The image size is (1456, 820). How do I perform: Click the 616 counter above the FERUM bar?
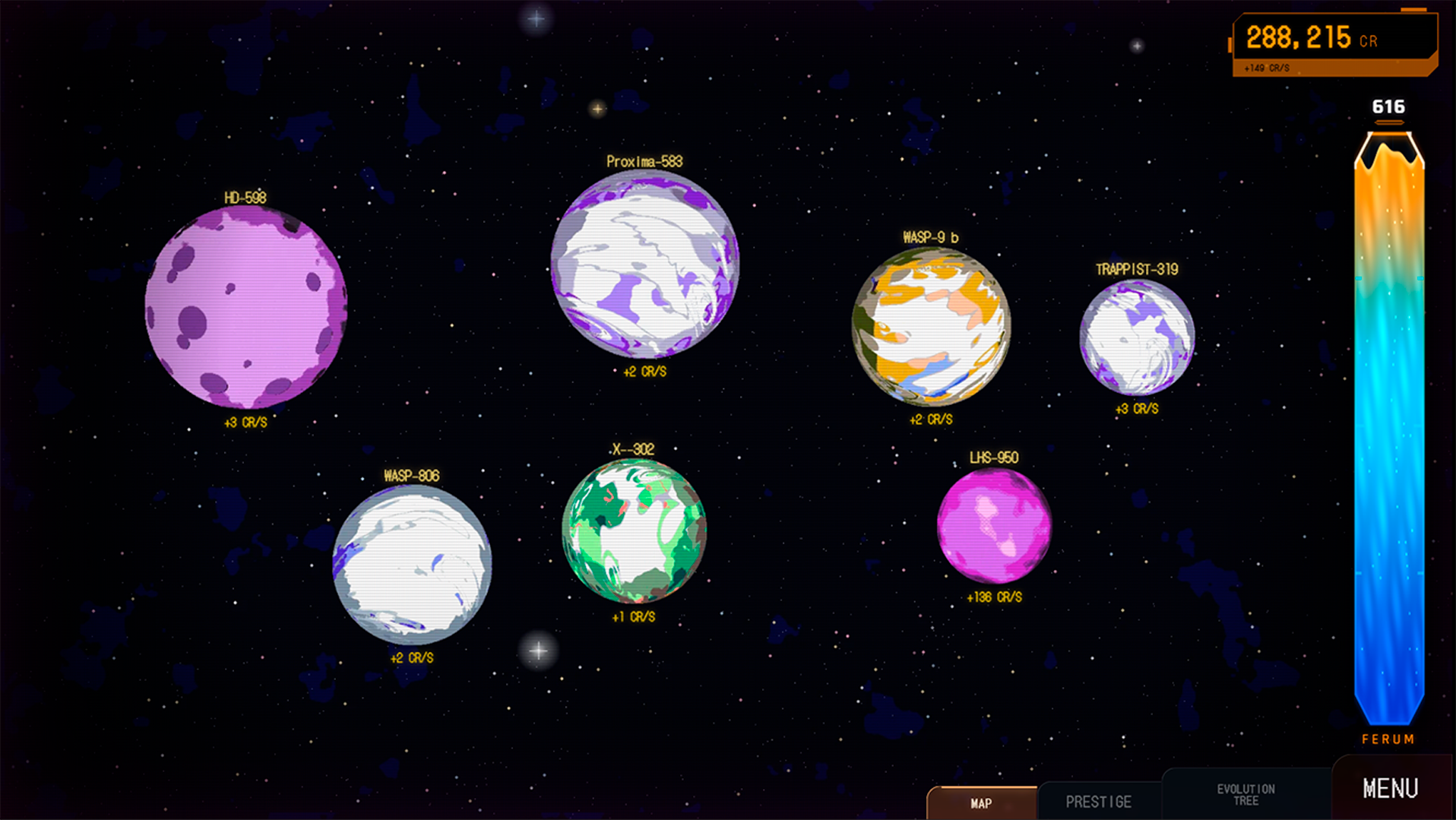tap(1388, 107)
